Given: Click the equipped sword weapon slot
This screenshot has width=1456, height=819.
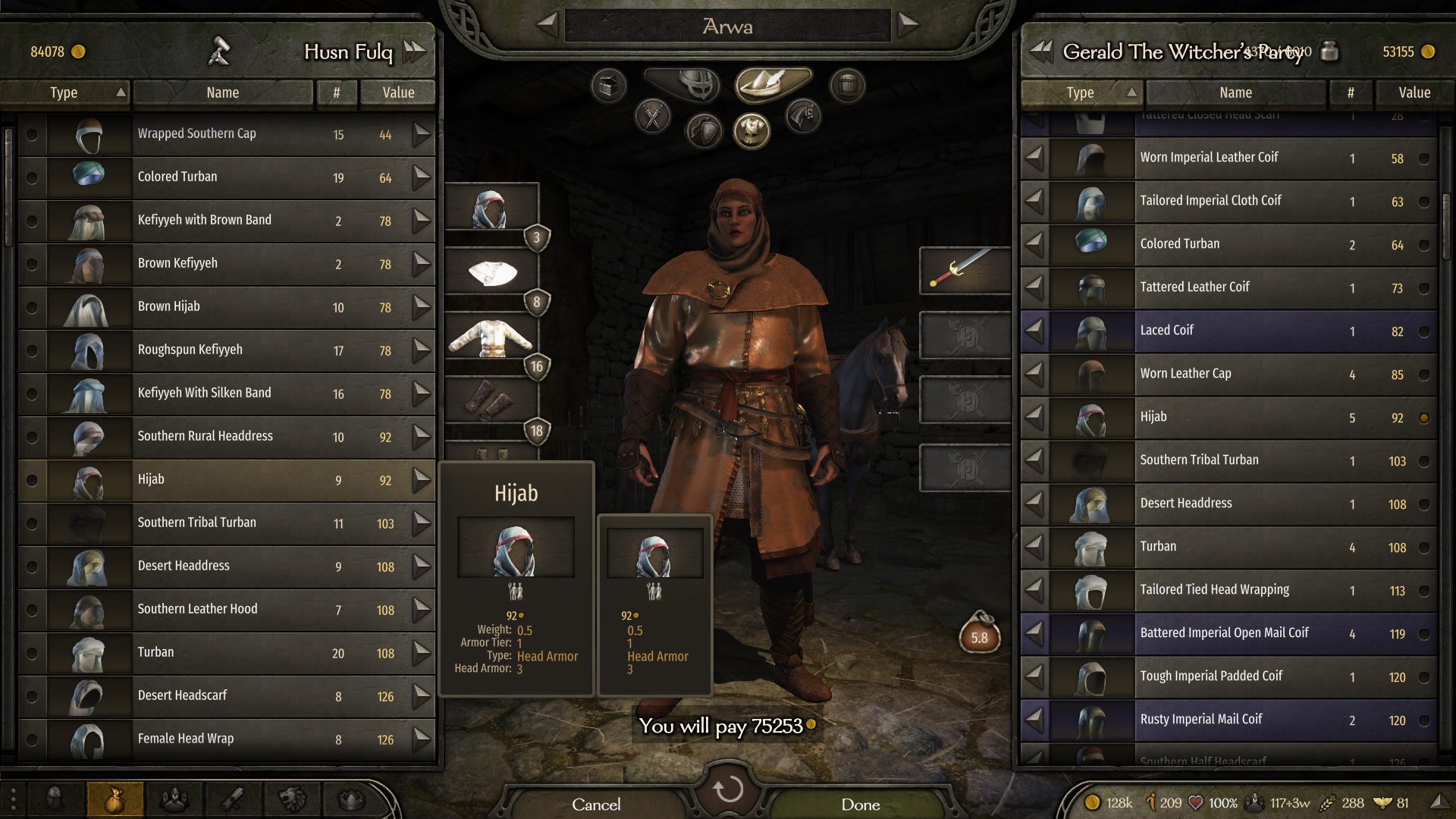Looking at the screenshot, I should tap(965, 270).
